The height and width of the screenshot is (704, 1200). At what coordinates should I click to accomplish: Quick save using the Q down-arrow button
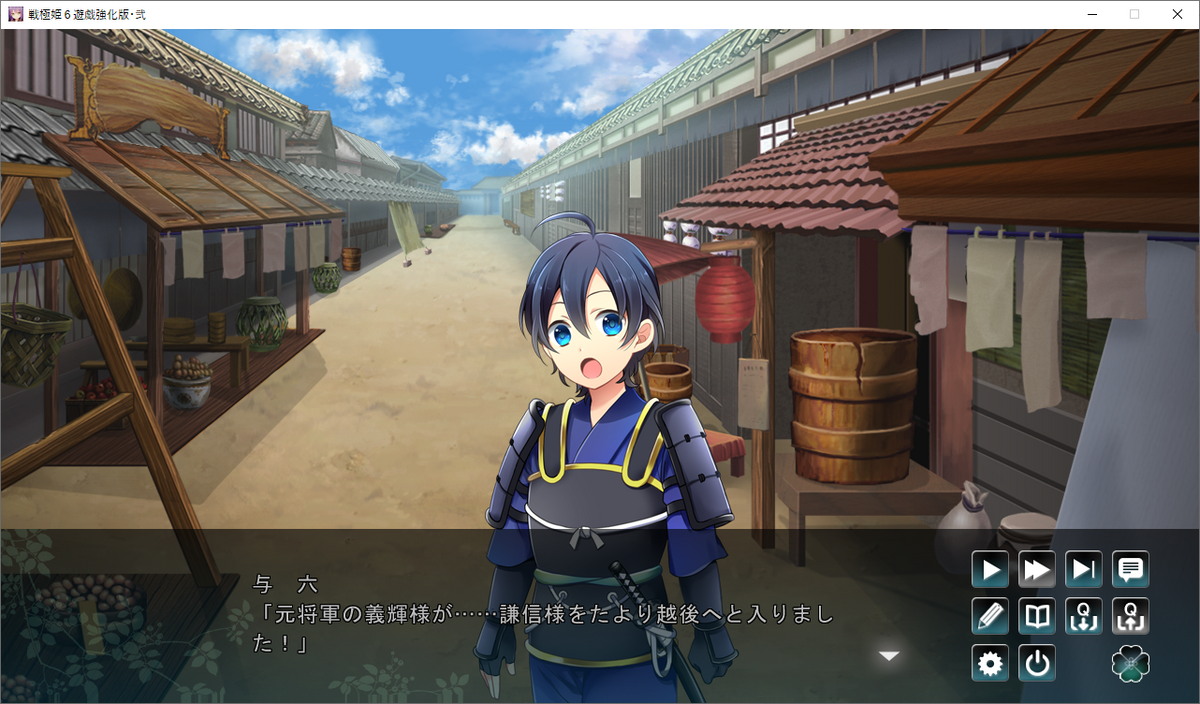(x=1084, y=616)
